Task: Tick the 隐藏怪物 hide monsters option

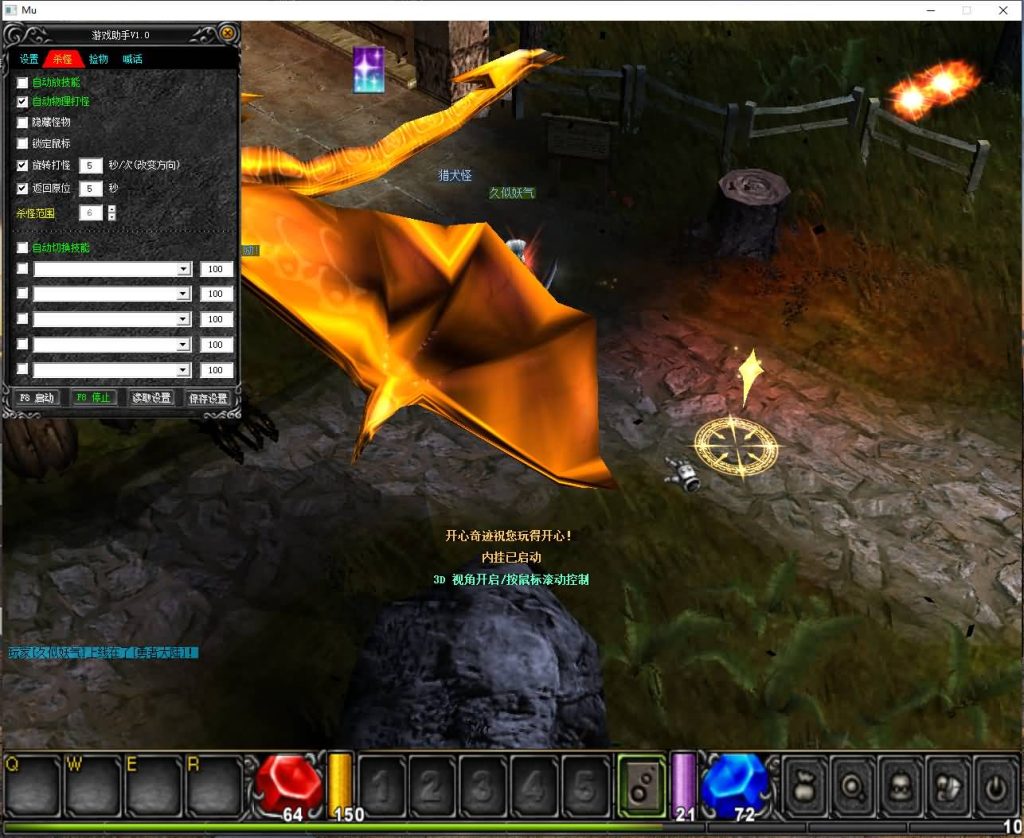Action: pos(23,122)
